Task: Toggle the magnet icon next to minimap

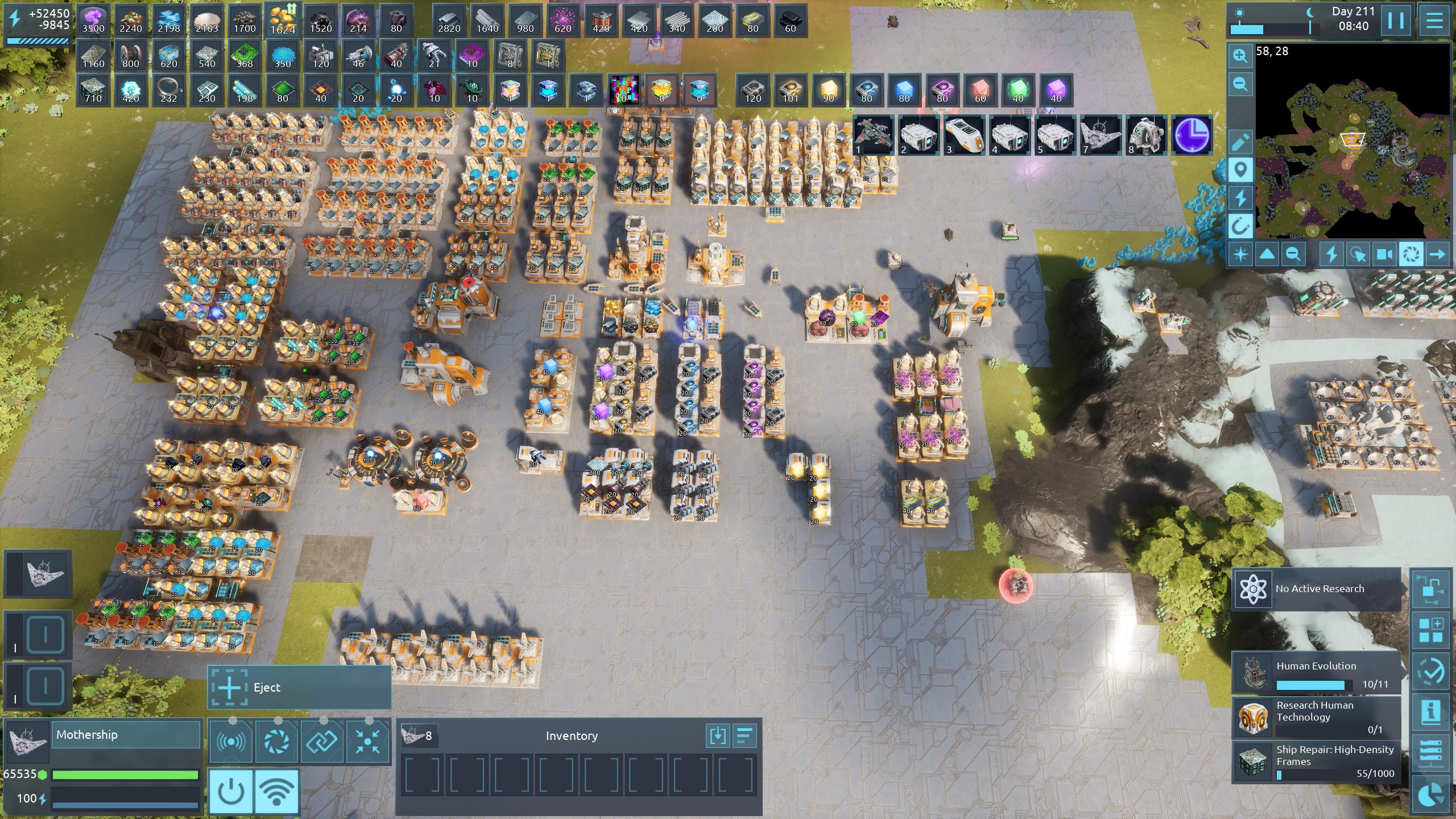Action: click(x=1240, y=227)
